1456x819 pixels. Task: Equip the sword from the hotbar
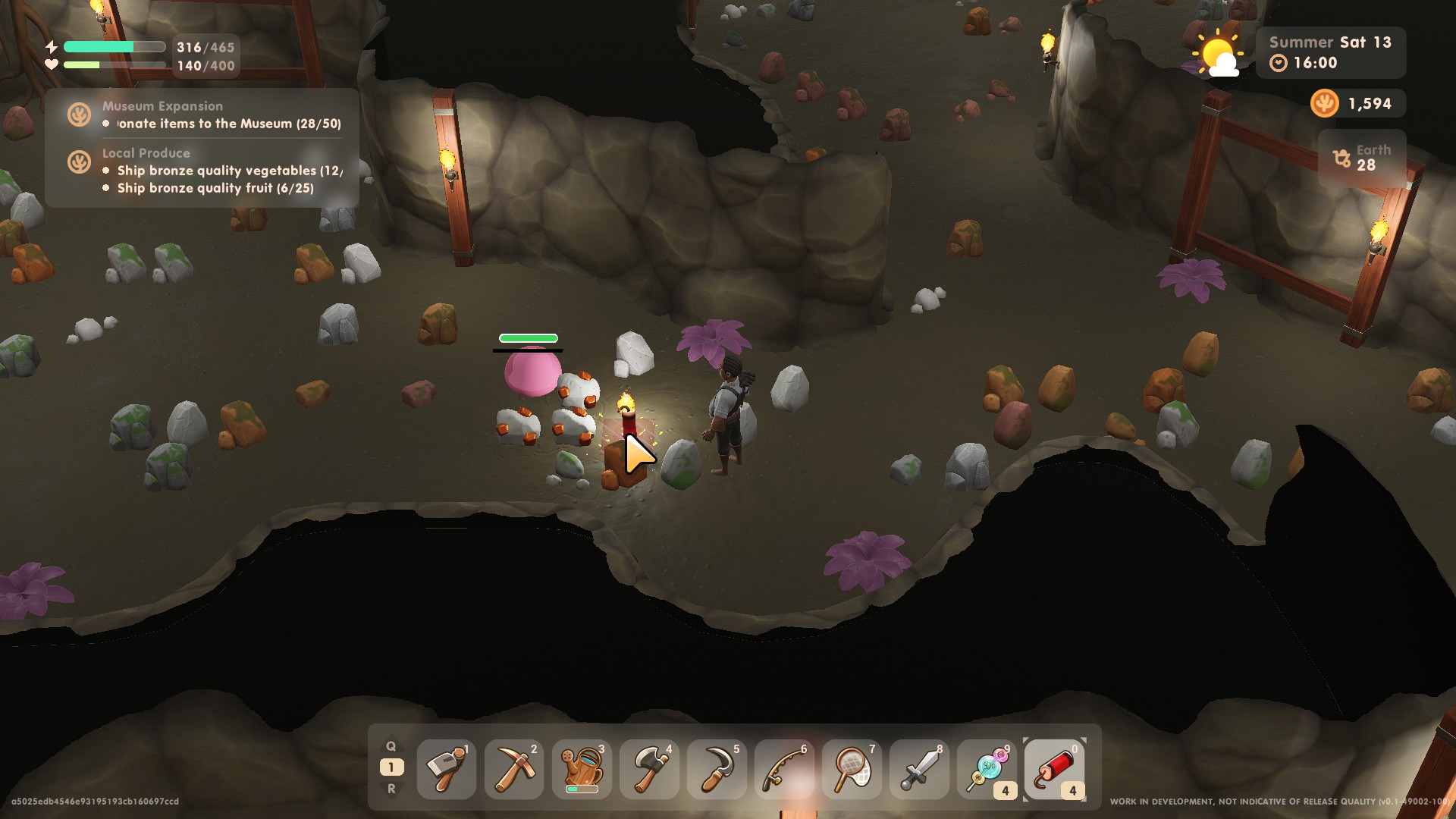pos(919,769)
